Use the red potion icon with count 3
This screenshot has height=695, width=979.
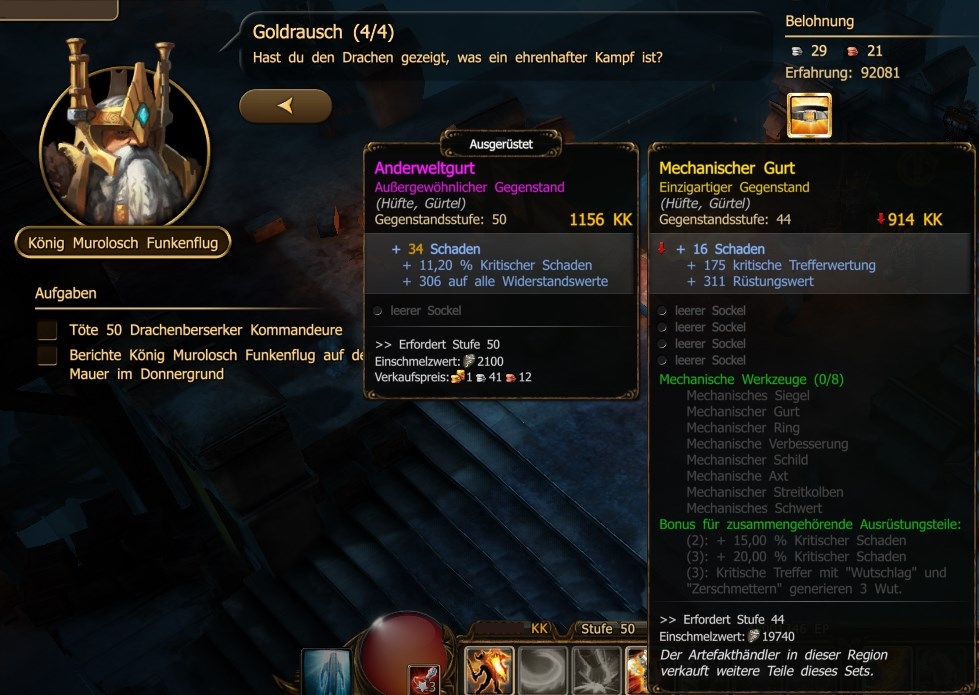[423, 678]
